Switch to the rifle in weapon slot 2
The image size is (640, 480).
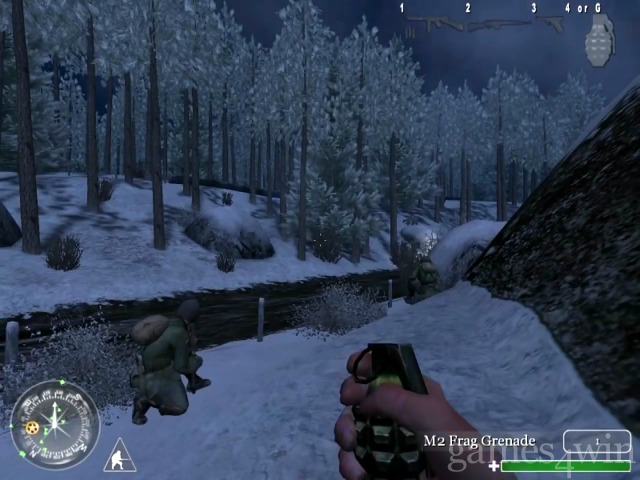499,24
